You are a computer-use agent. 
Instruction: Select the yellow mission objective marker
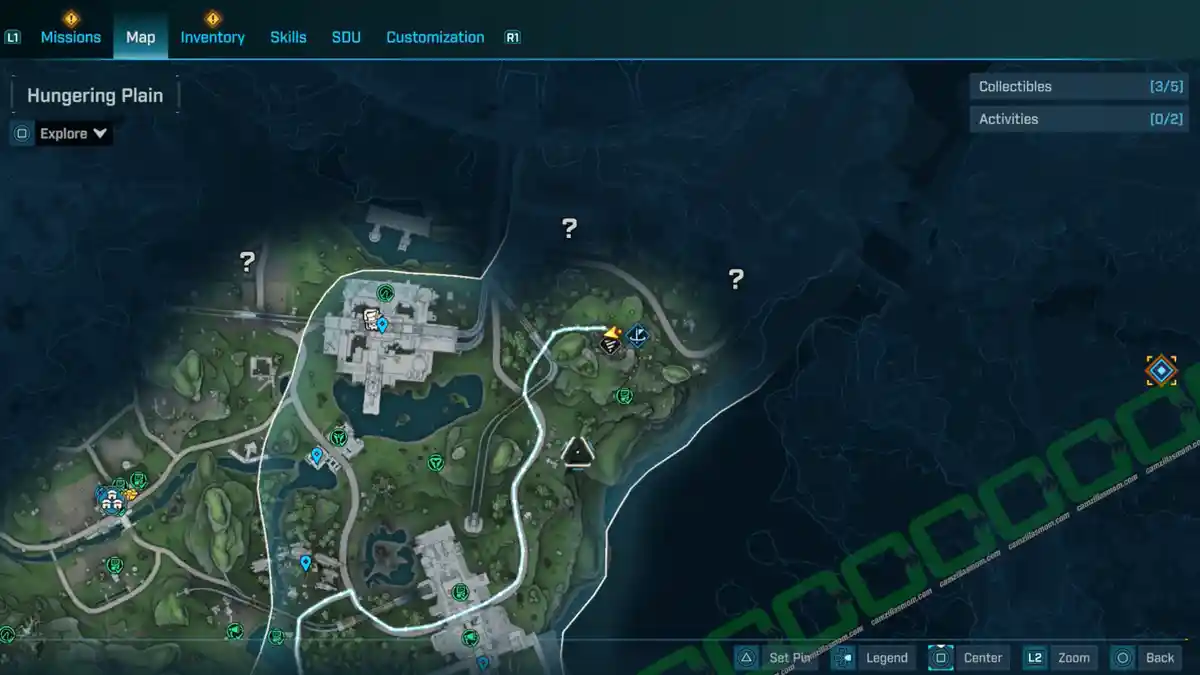point(611,340)
